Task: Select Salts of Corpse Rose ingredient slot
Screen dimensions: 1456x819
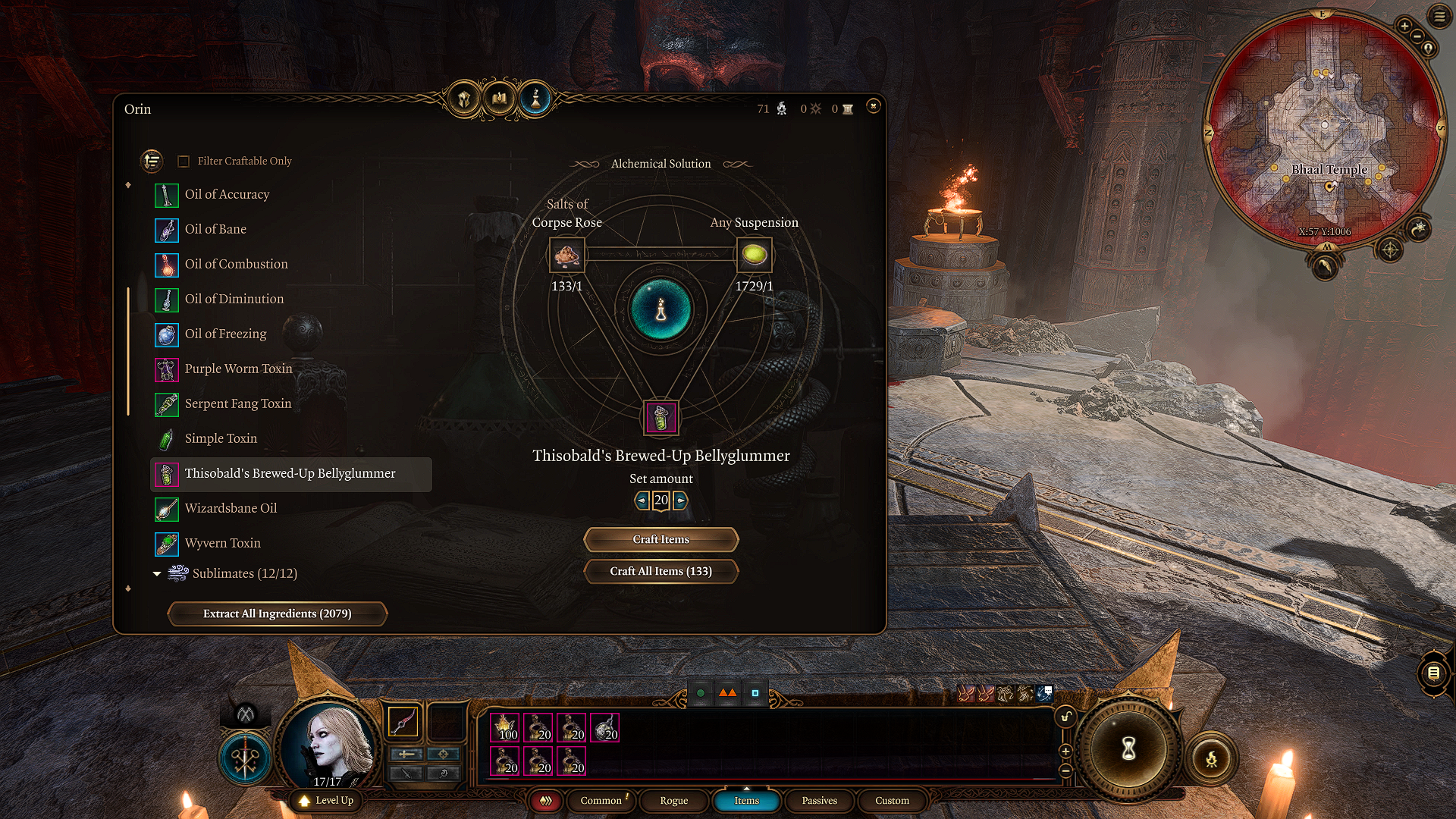Action: pyautogui.click(x=566, y=256)
